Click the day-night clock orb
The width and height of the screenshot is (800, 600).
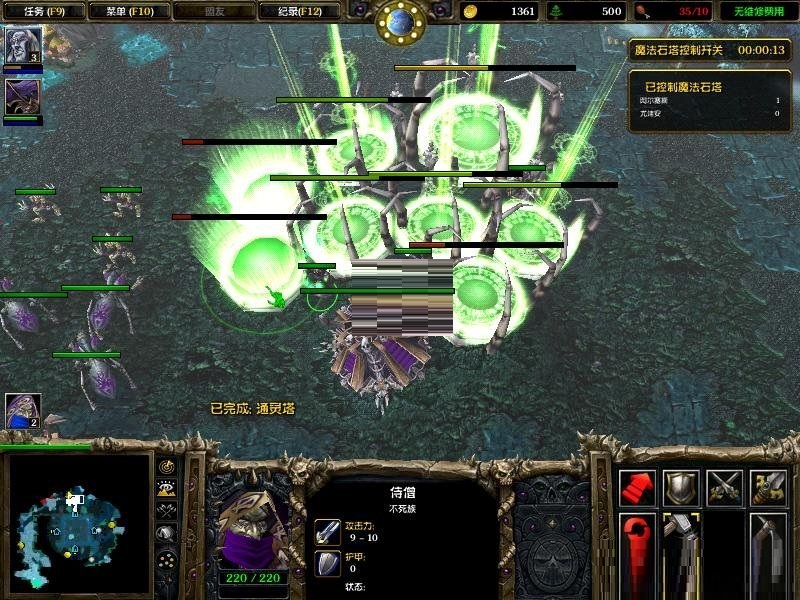click(x=400, y=20)
